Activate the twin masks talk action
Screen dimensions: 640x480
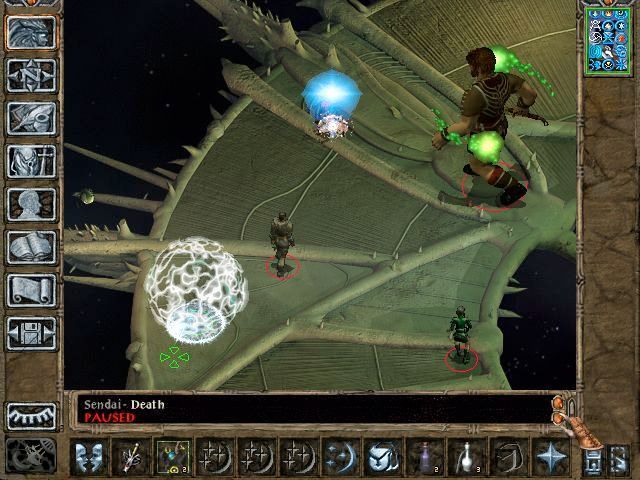click(90, 457)
